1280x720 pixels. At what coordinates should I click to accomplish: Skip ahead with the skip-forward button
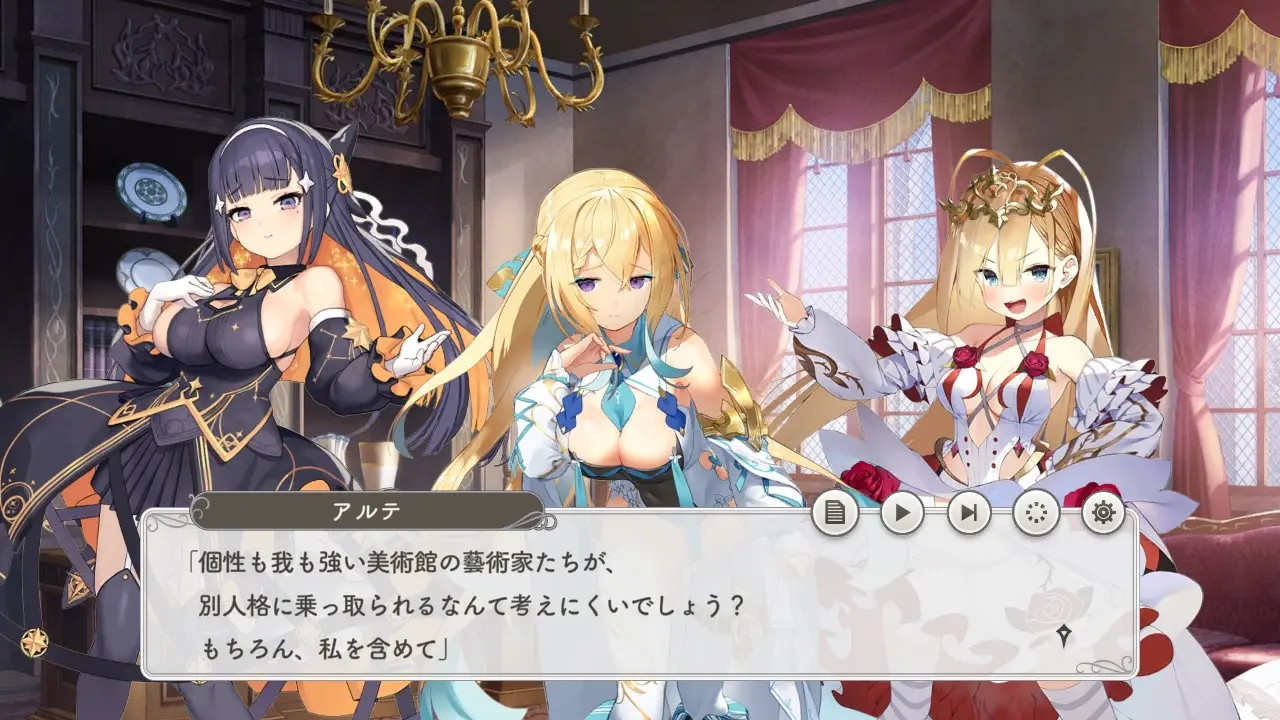point(969,513)
